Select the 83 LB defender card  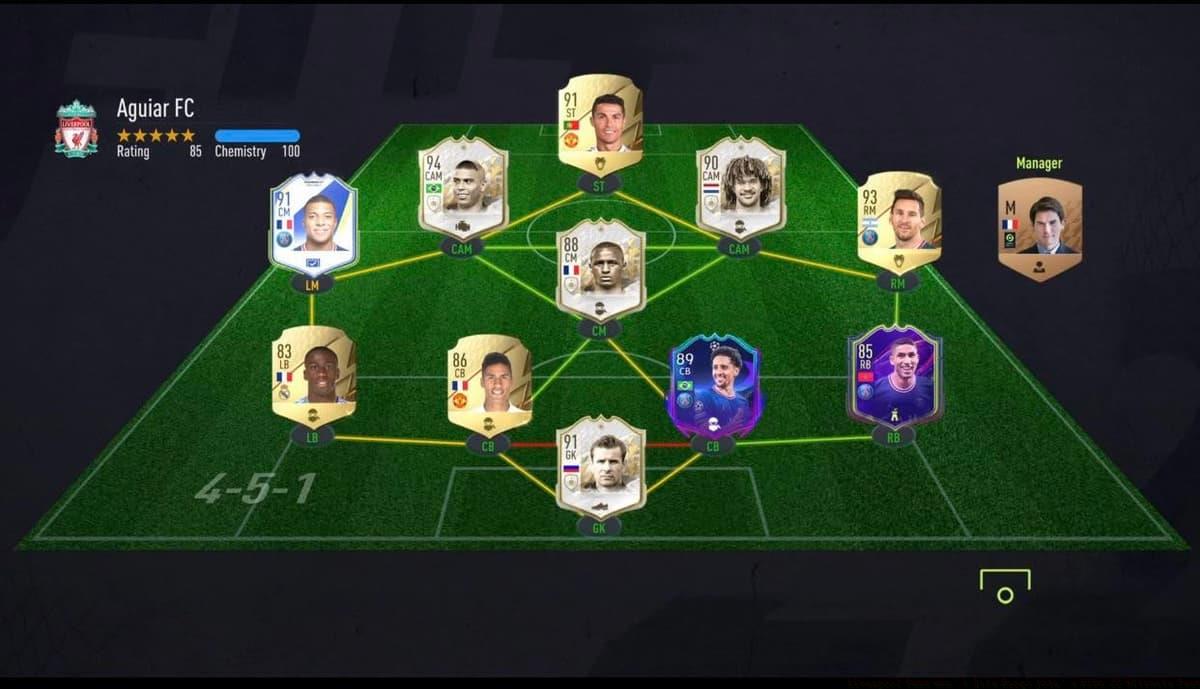click(313, 375)
